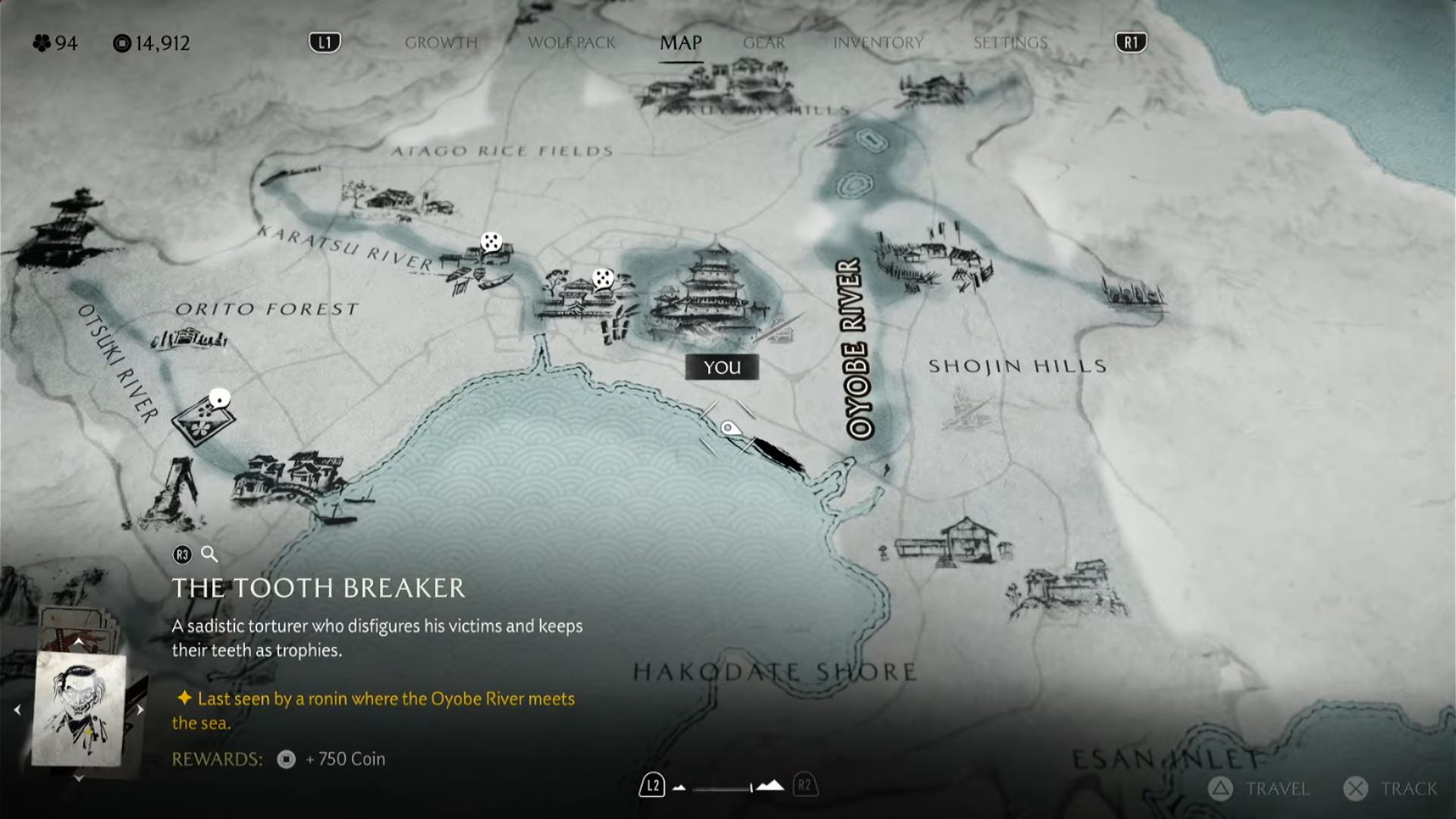Select the dice marker on Karatsu River docks
The height and width of the screenshot is (819, 1456).
tap(491, 243)
